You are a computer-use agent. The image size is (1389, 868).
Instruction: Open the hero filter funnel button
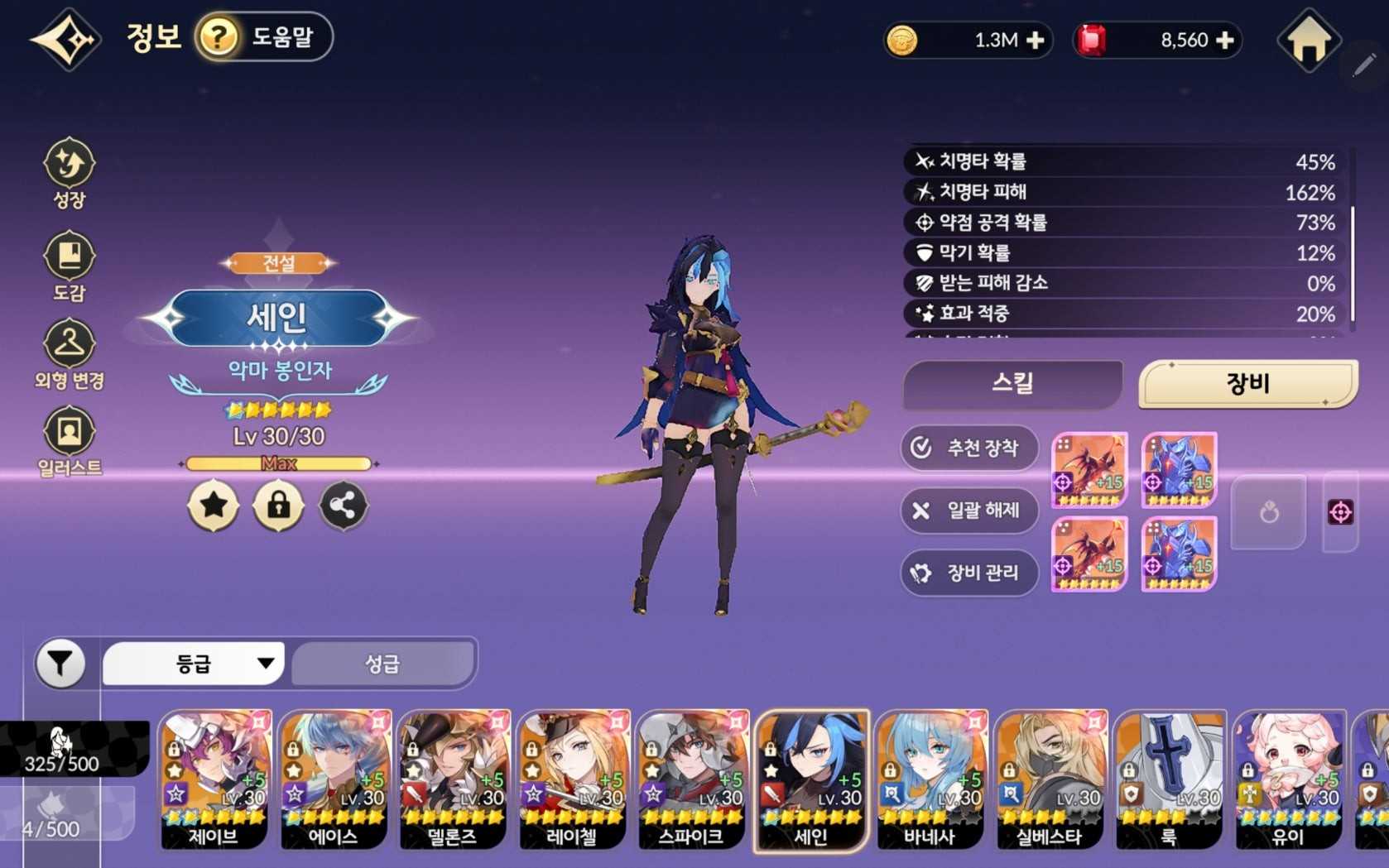coord(60,663)
